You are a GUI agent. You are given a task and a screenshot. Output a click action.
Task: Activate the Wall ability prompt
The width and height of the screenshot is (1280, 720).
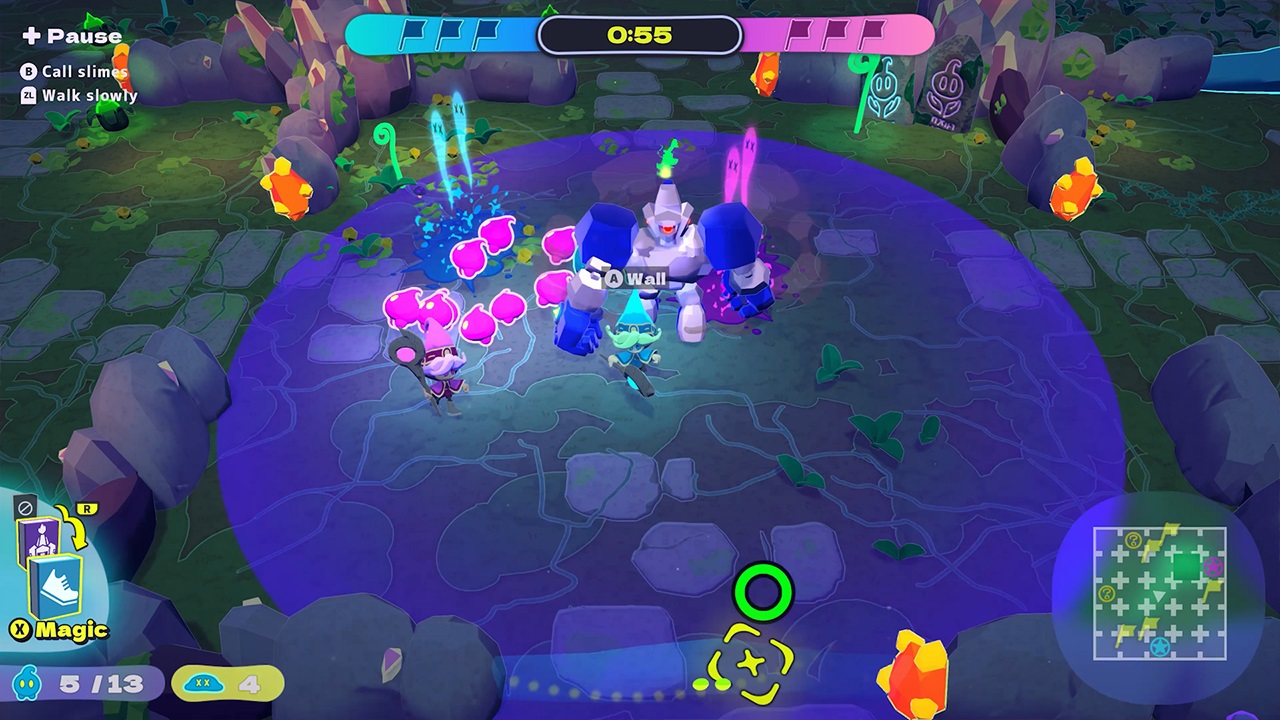point(636,279)
